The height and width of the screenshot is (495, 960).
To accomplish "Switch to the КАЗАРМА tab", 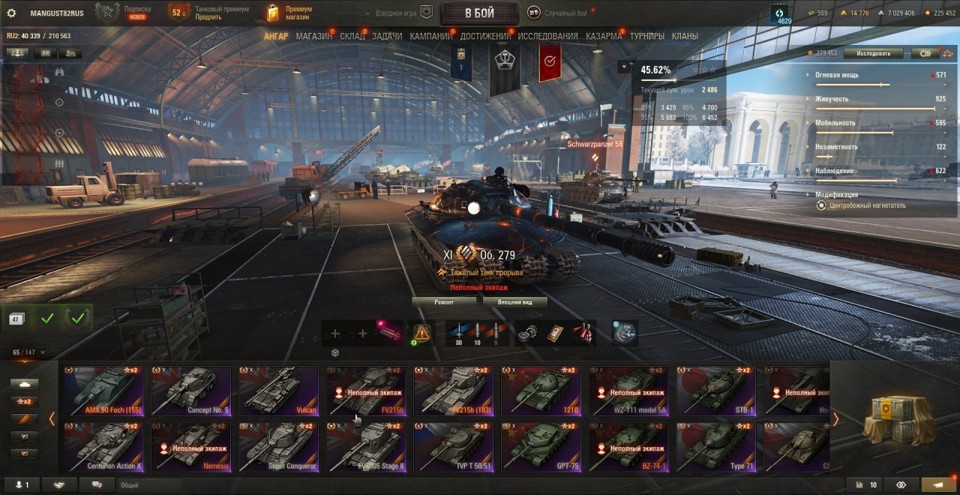I will point(604,36).
